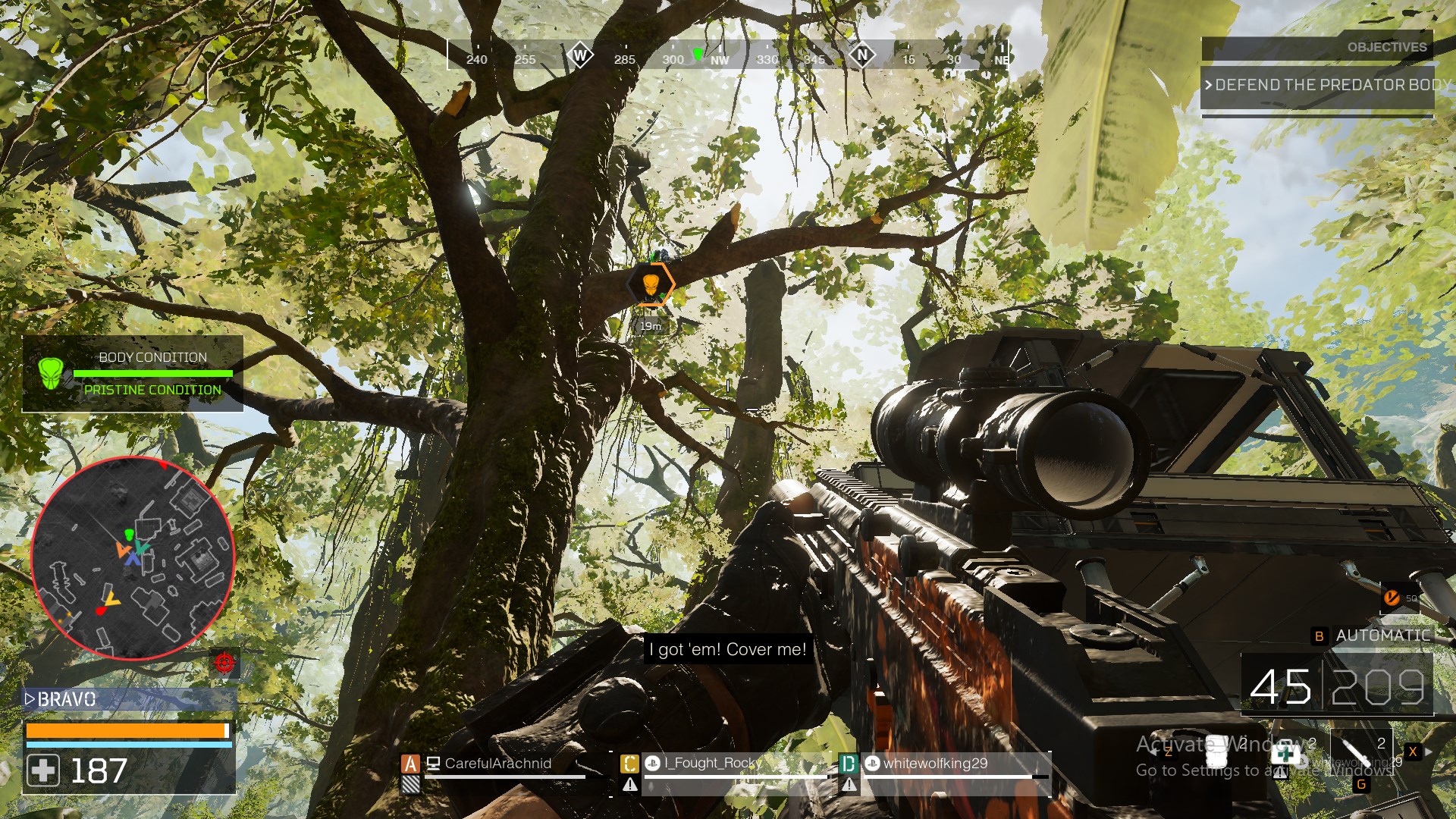Click the orange currency icon
1456x819 pixels.
(x=1392, y=598)
